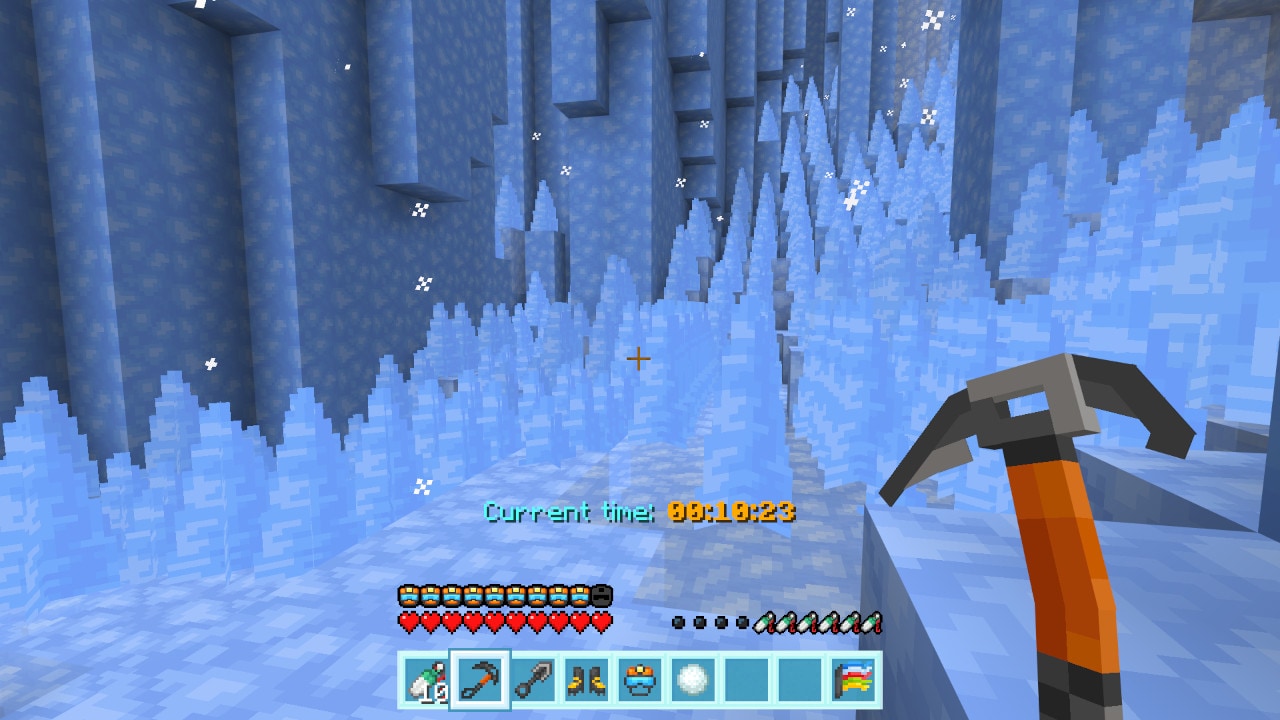Click the crosshair at screen center
1280x720 pixels.
tap(637, 357)
